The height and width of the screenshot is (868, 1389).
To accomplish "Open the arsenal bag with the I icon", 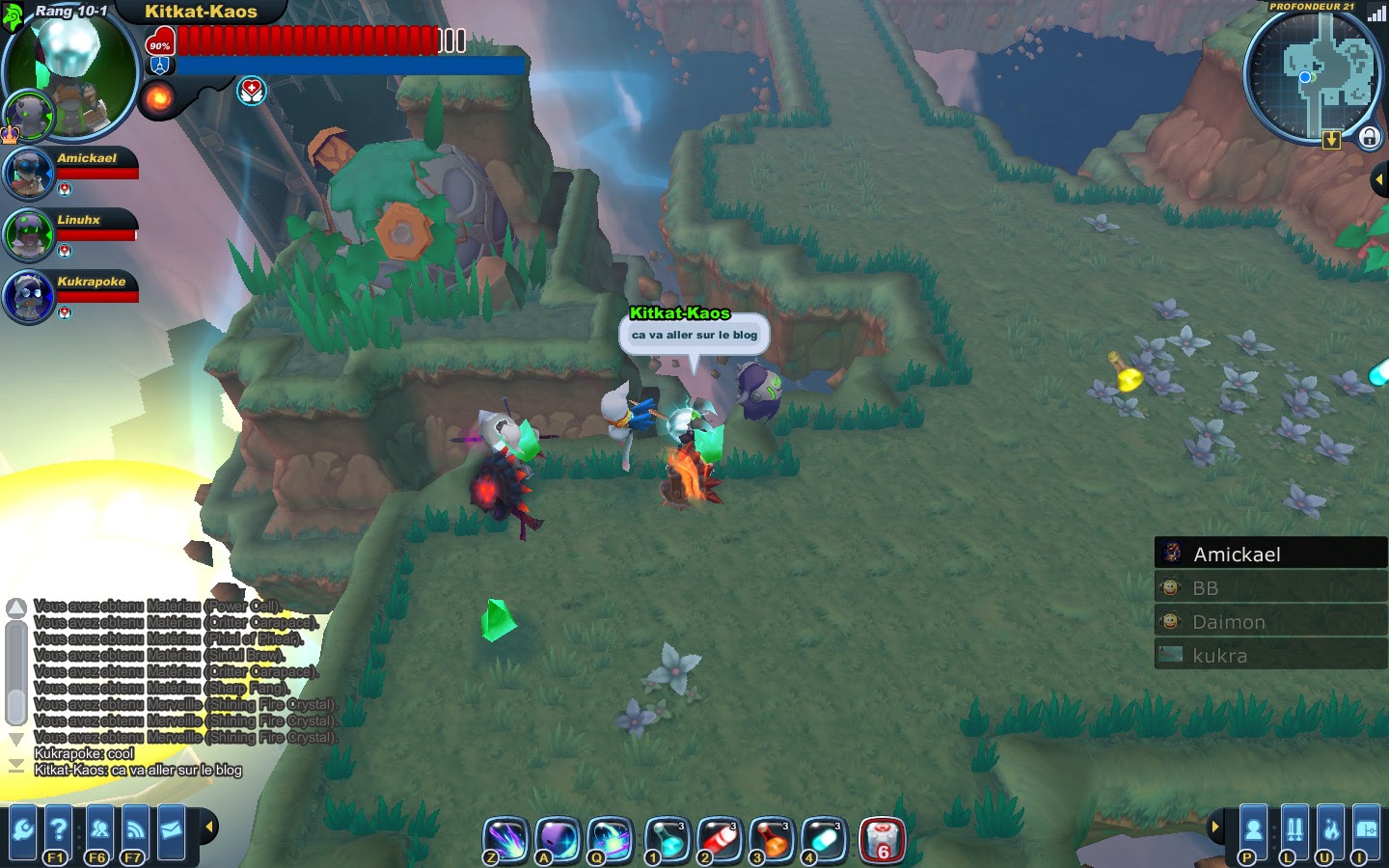I will coord(1368,831).
